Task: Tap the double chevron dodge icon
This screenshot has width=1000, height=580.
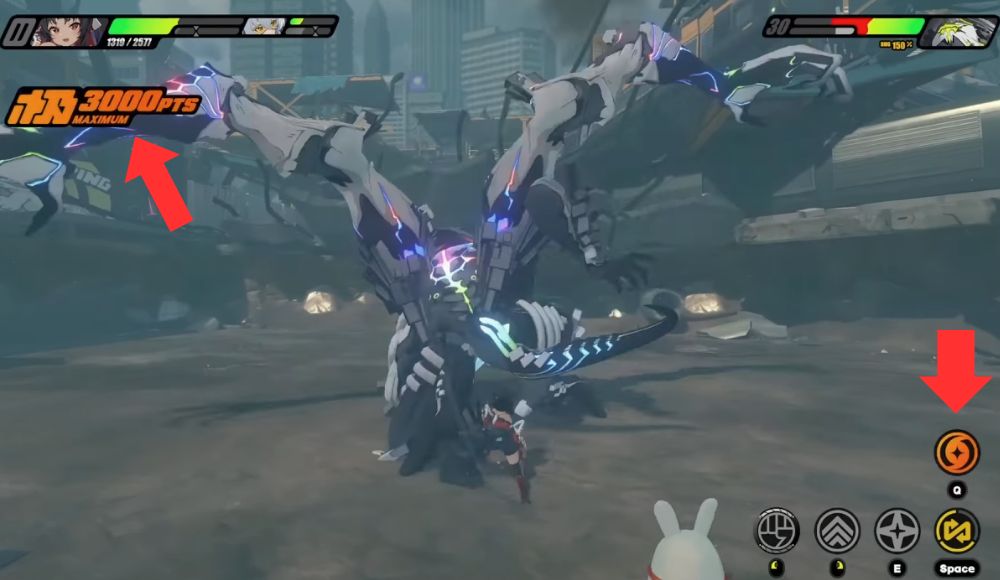Action: [x=838, y=531]
